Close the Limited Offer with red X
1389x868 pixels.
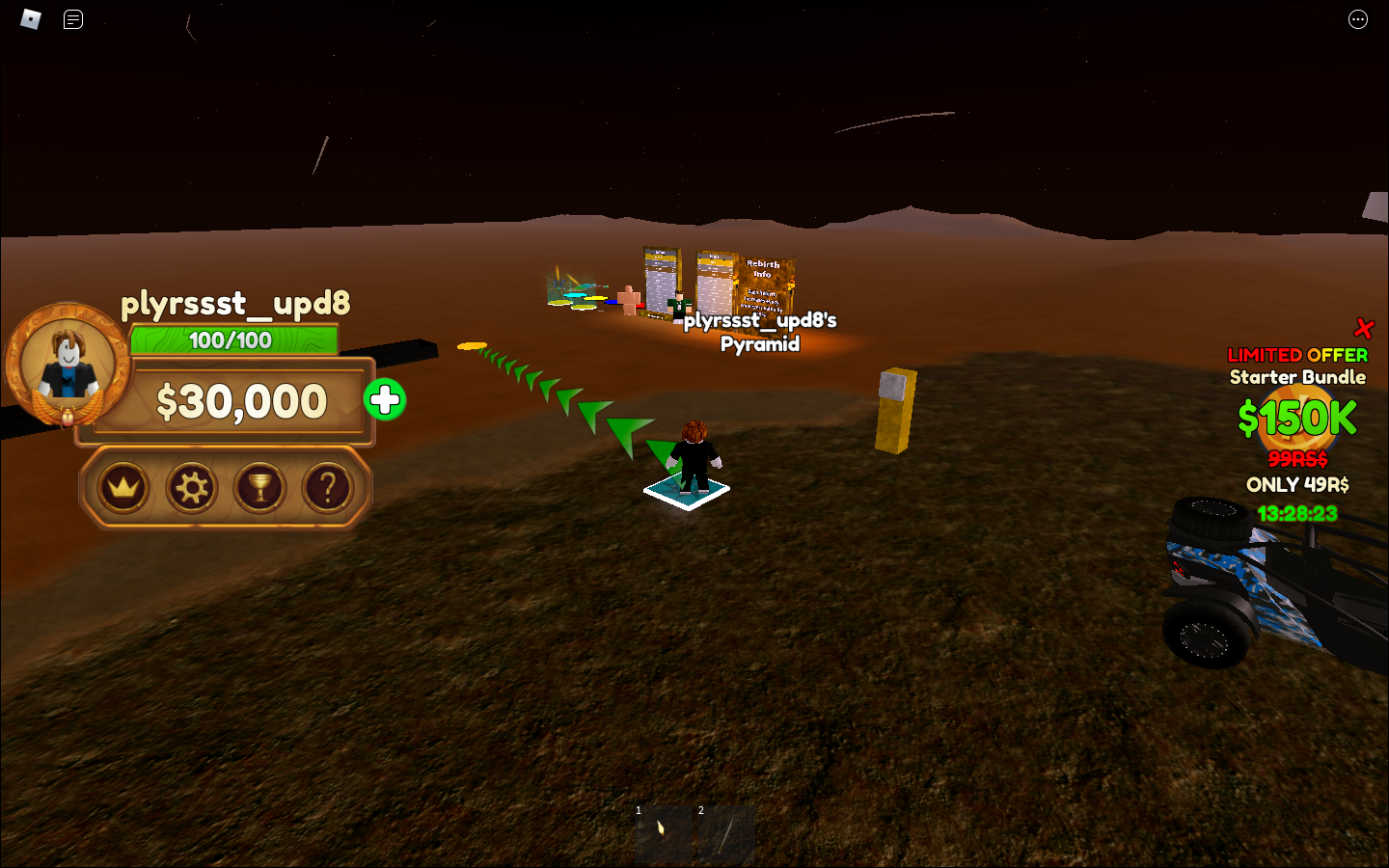point(1363,329)
